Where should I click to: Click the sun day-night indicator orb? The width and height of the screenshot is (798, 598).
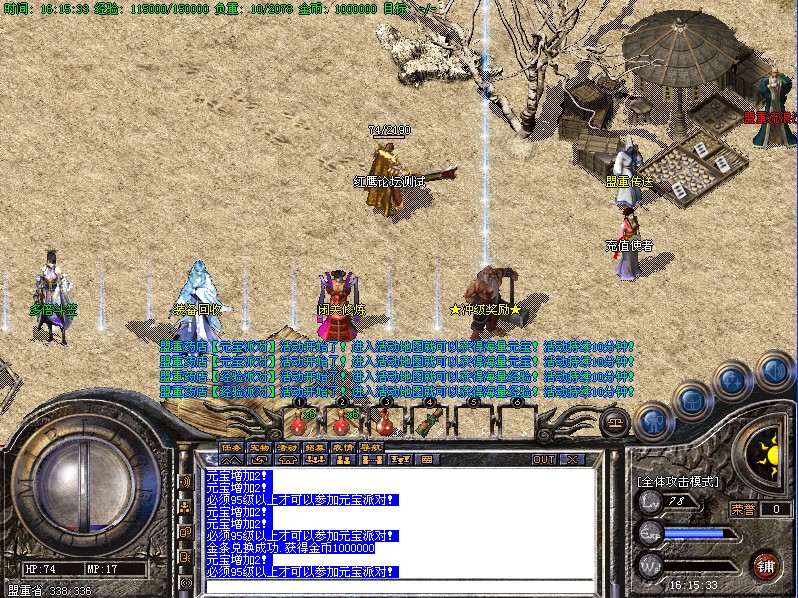click(768, 453)
